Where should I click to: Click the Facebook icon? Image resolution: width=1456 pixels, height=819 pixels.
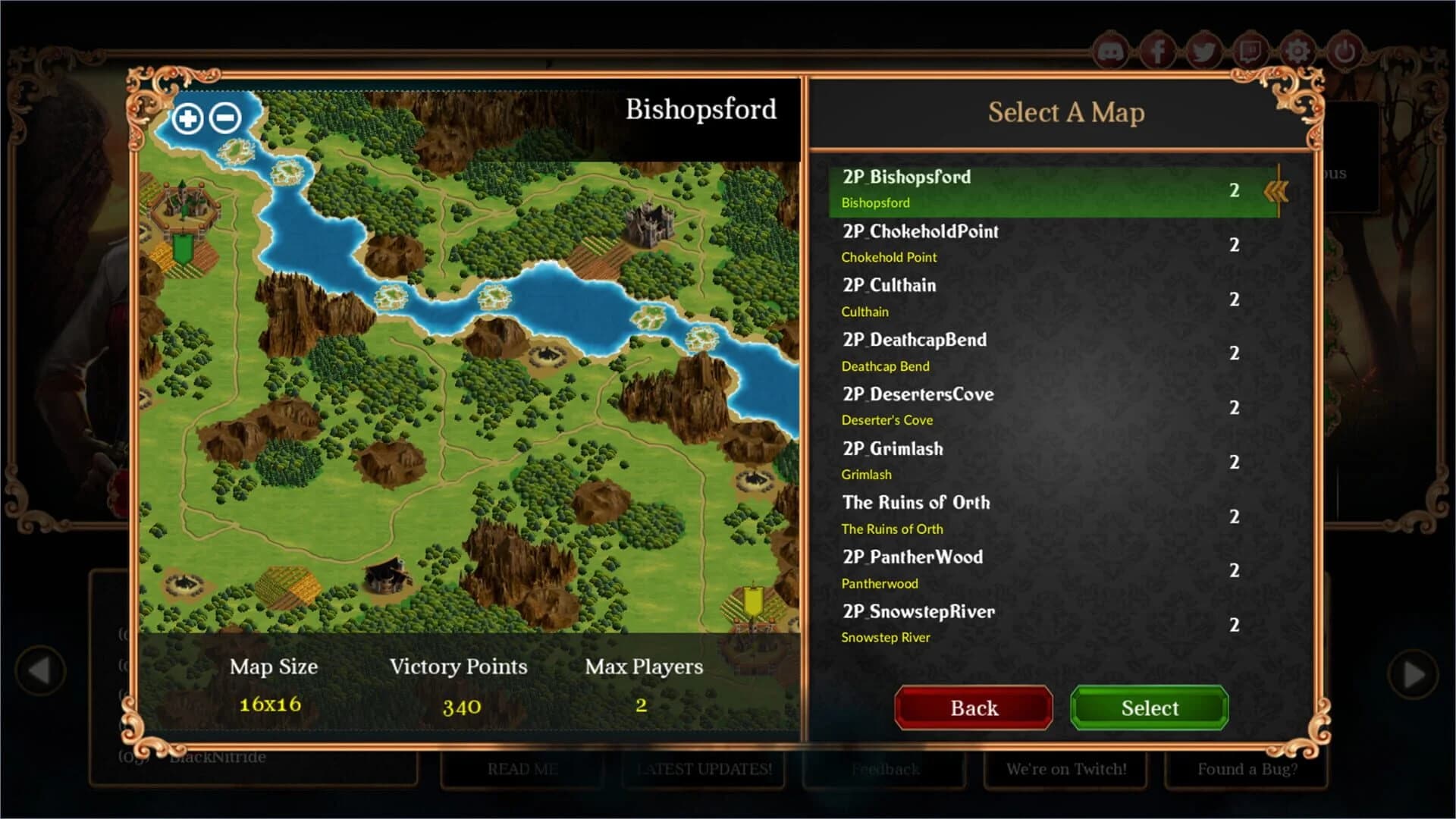point(1156,51)
